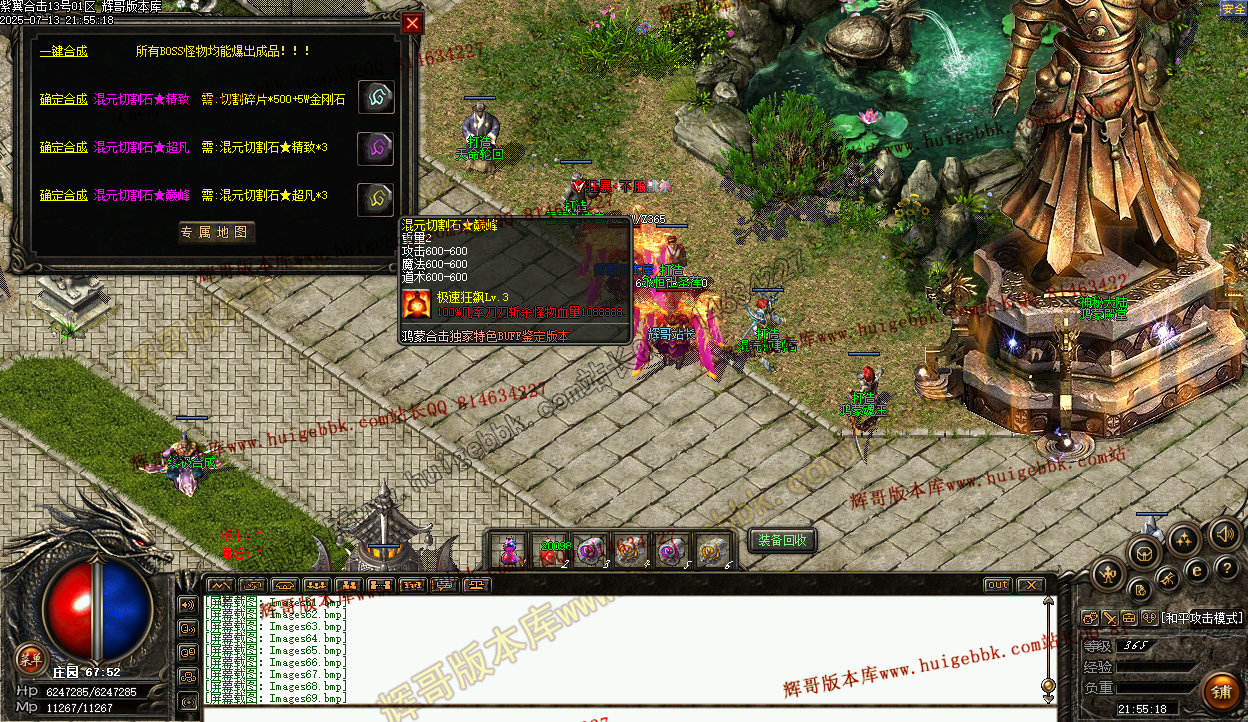Open the round 铺 shop button
Image resolution: width=1248 pixels, height=722 pixels.
1221,693
